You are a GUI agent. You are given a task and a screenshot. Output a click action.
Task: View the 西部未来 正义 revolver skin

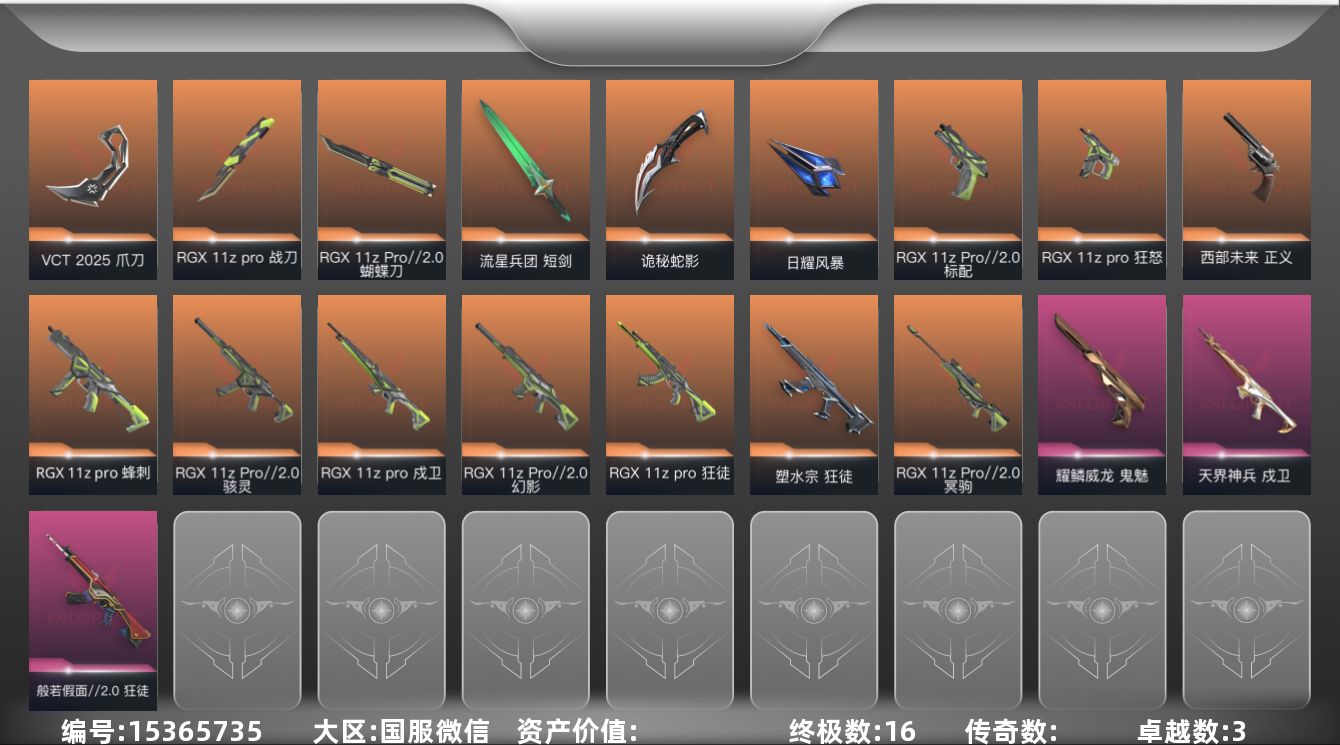1245,178
